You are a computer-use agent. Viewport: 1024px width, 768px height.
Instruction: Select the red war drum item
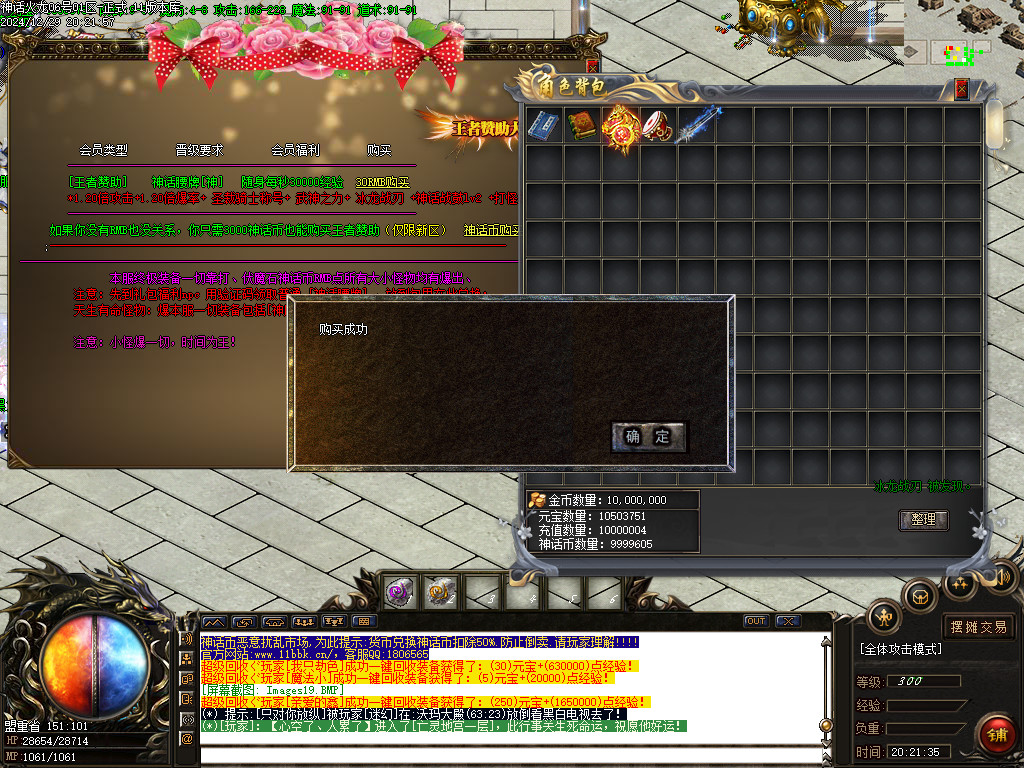click(x=657, y=125)
